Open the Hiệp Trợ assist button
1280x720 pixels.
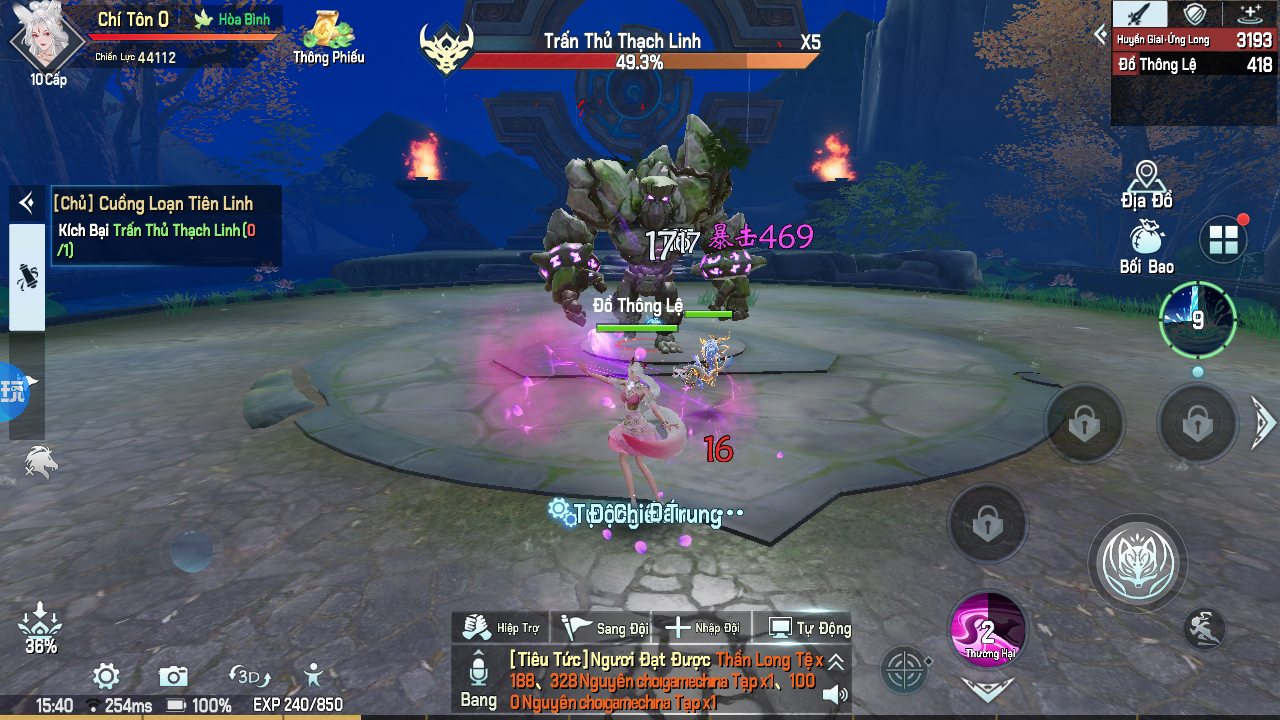coord(502,628)
